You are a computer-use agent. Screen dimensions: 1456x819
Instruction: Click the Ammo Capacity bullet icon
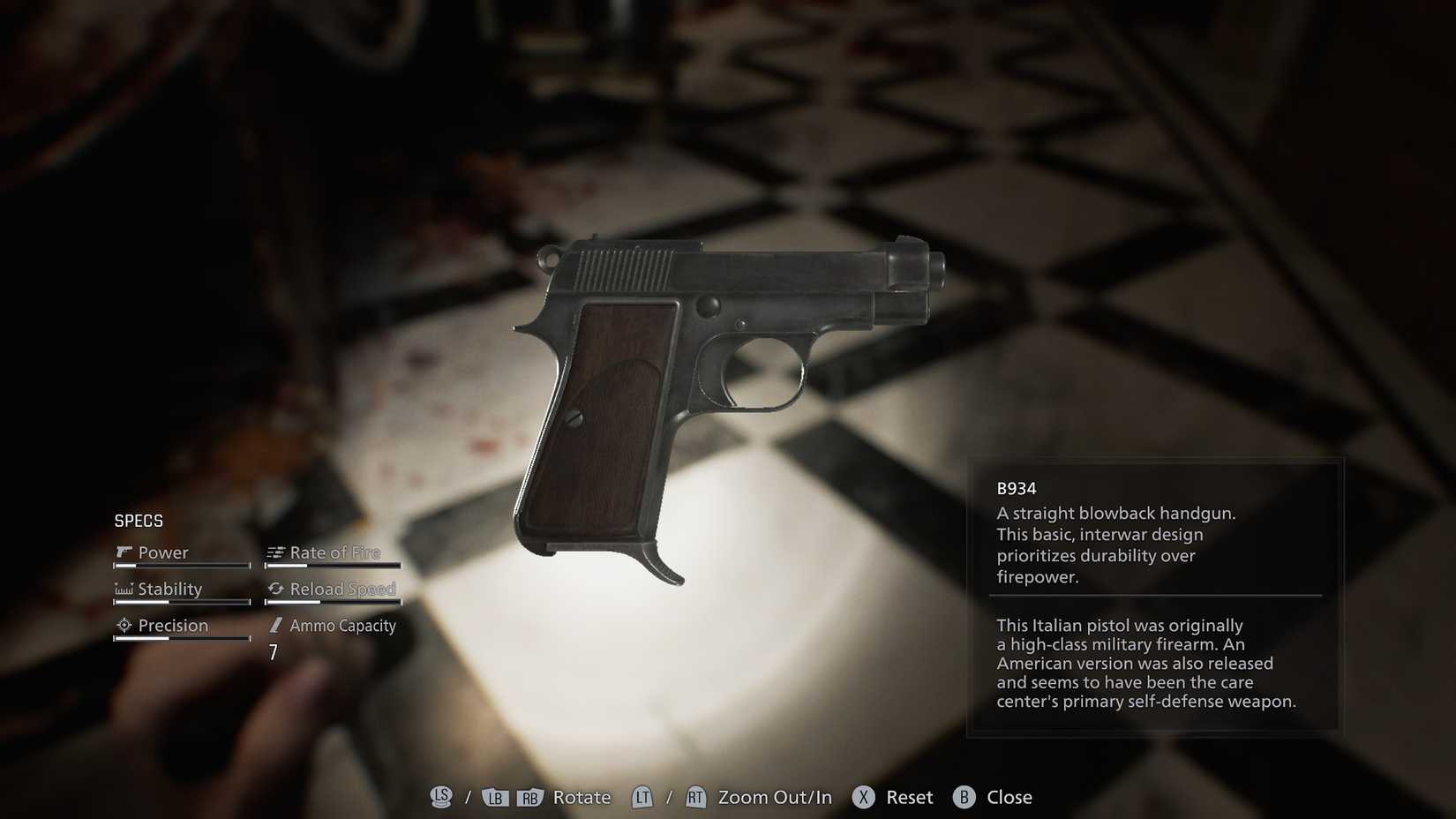click(276, 626)
